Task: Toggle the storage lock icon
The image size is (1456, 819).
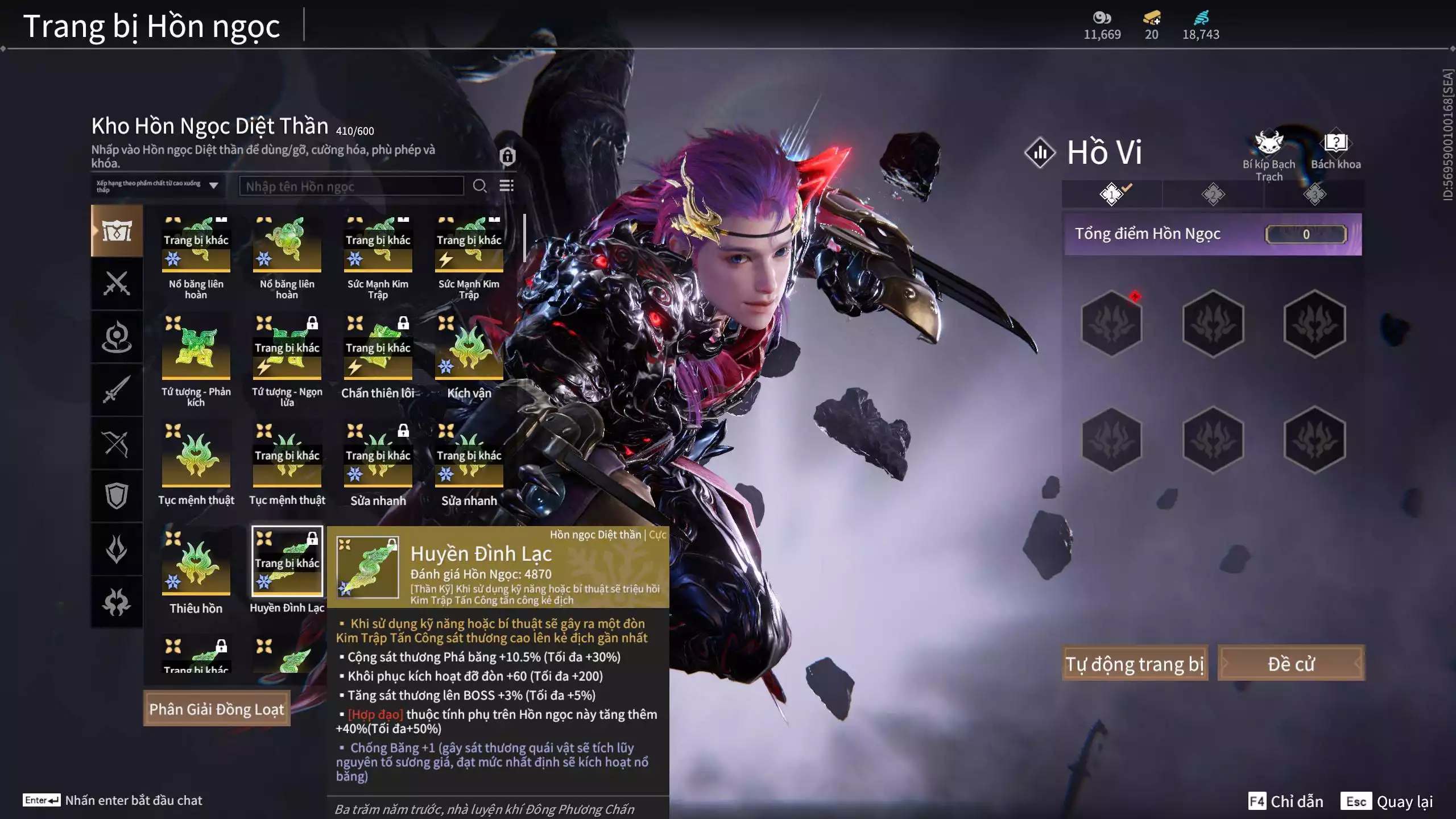Action: [x=507, y=156]
